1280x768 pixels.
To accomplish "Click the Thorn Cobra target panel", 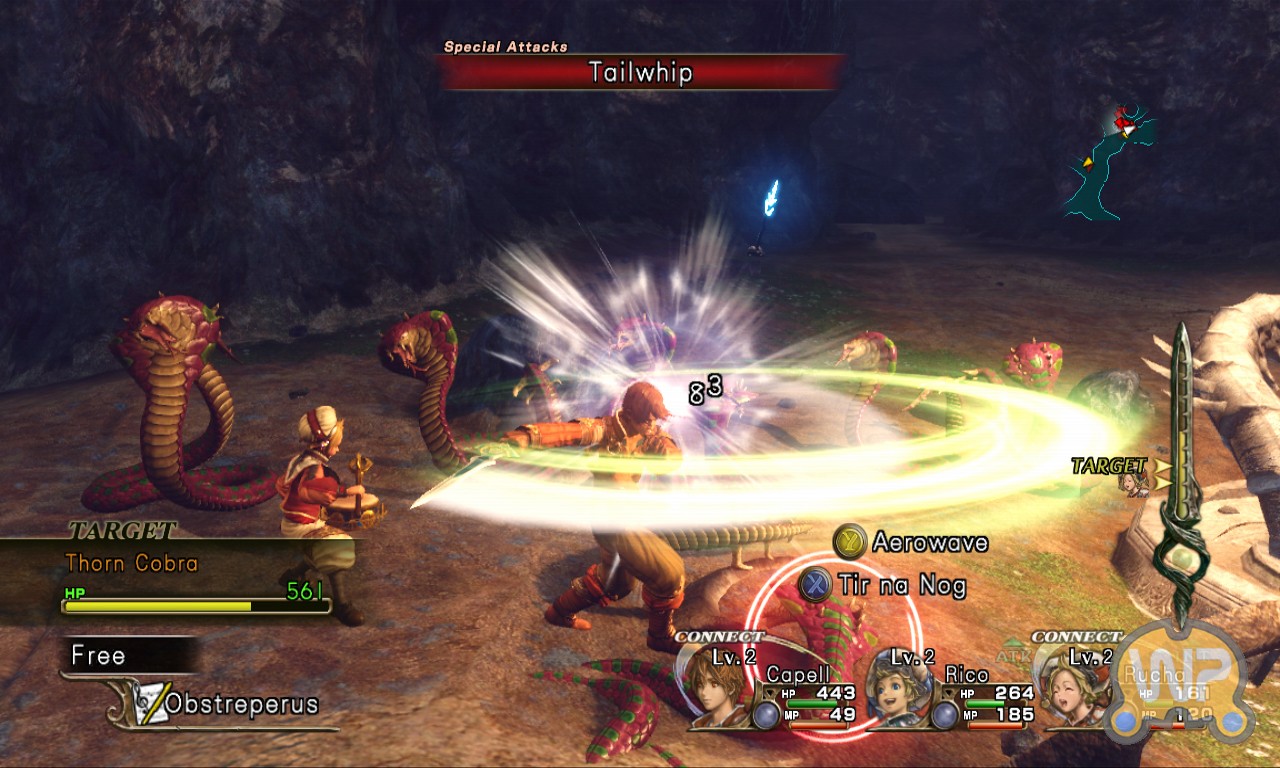I will [x=170, y=578].
